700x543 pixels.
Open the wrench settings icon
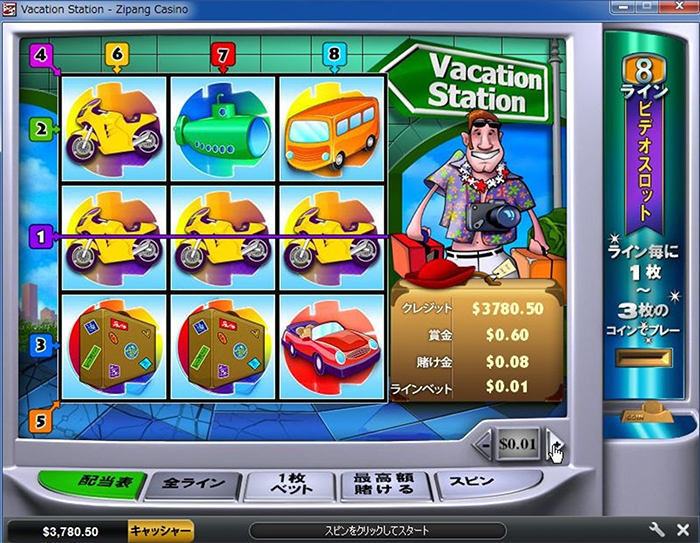[x=657, y=530]
